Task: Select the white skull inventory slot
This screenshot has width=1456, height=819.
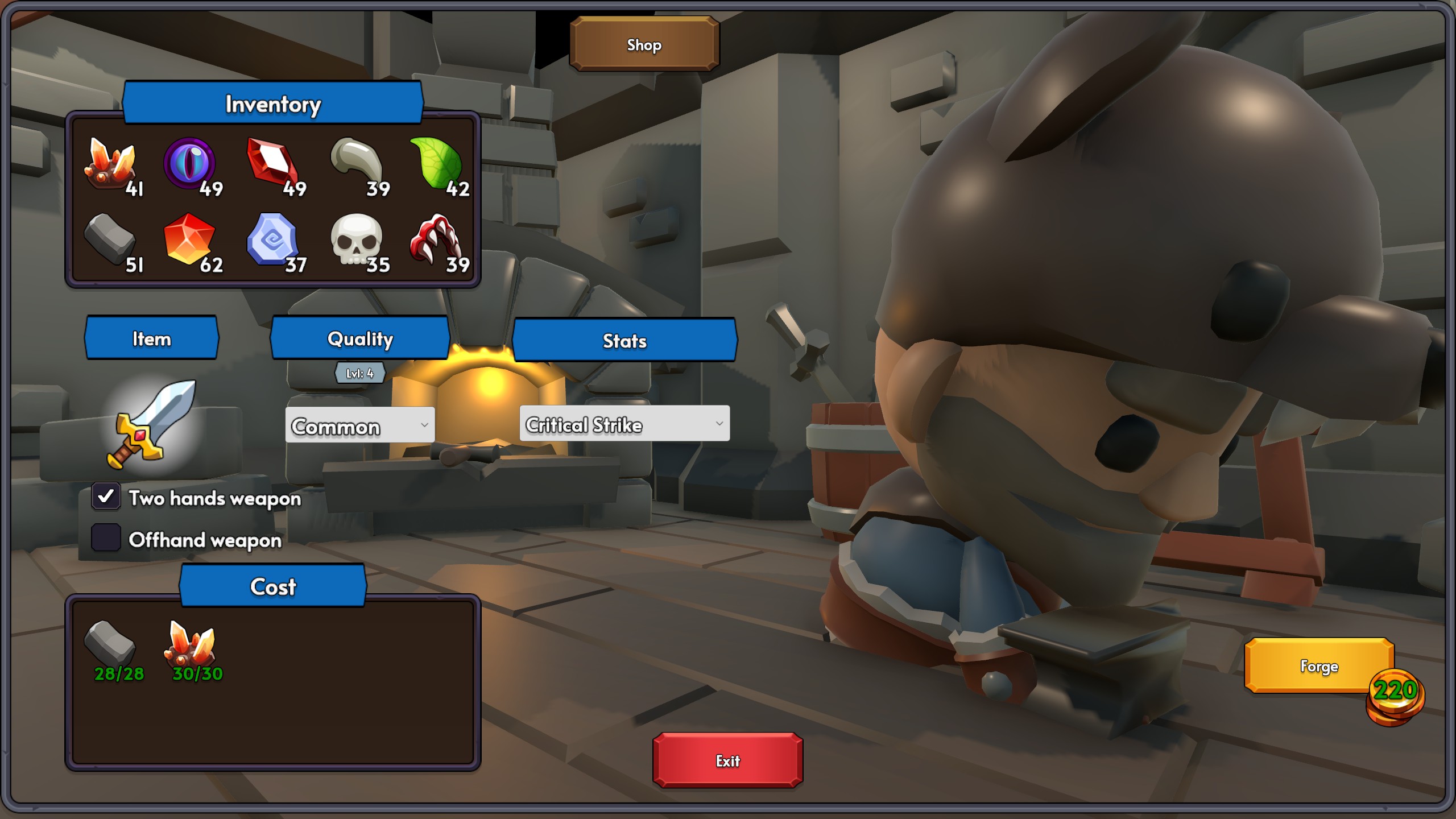Action: [x=357, y=240]
